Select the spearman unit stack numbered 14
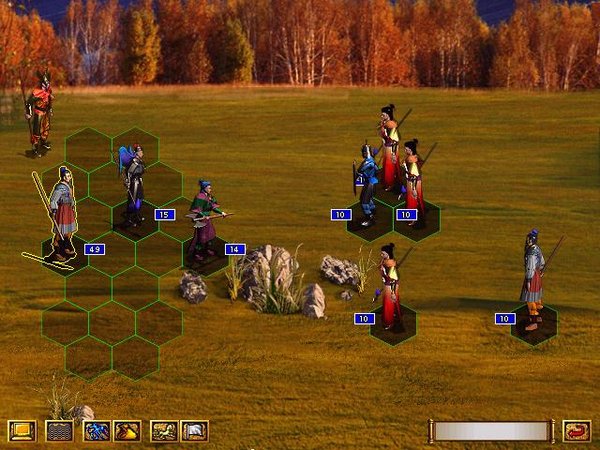The height and width of the screenshot is (450, 600). (x=205, y=220)
